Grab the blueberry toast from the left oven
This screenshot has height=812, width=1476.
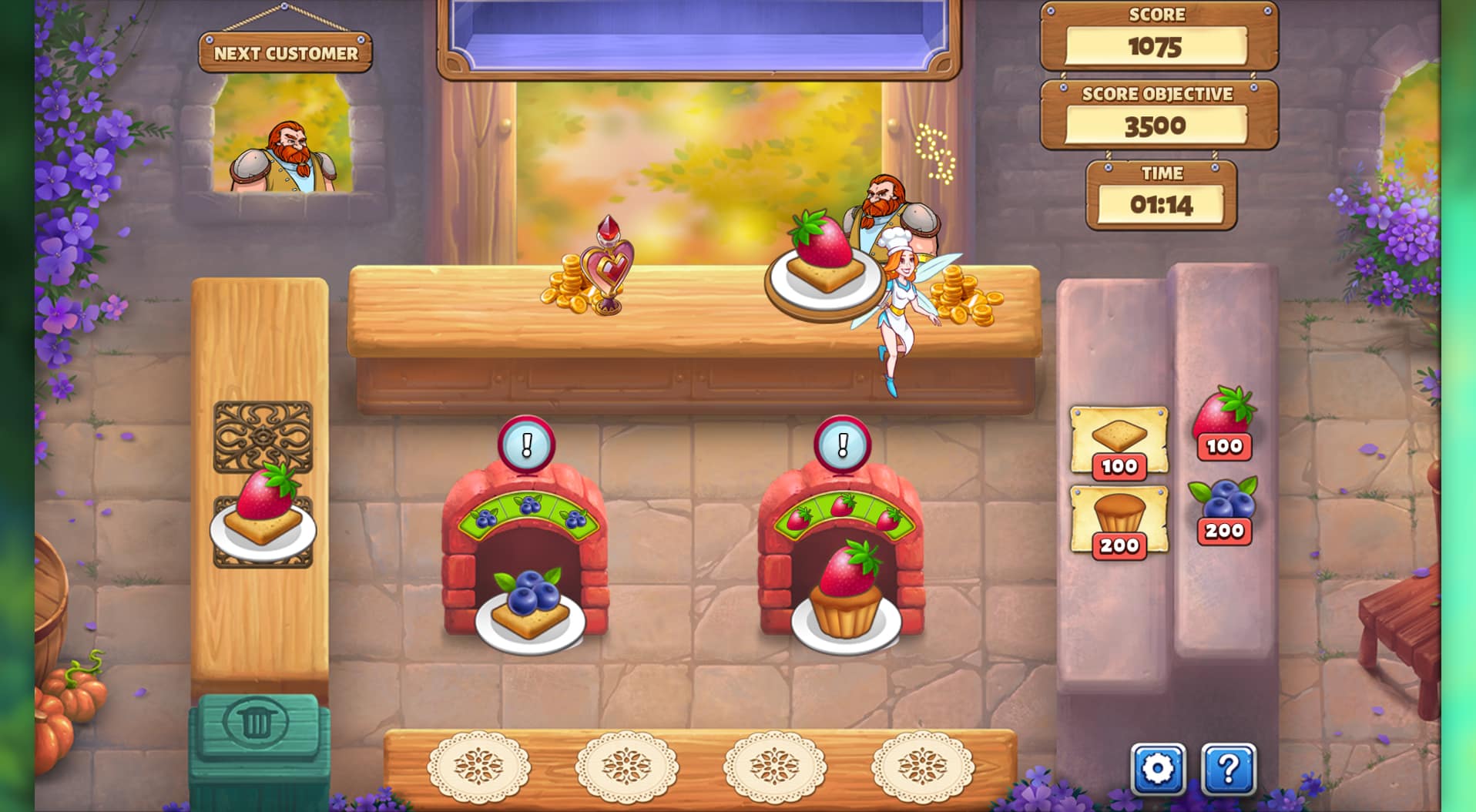[526, 609]
